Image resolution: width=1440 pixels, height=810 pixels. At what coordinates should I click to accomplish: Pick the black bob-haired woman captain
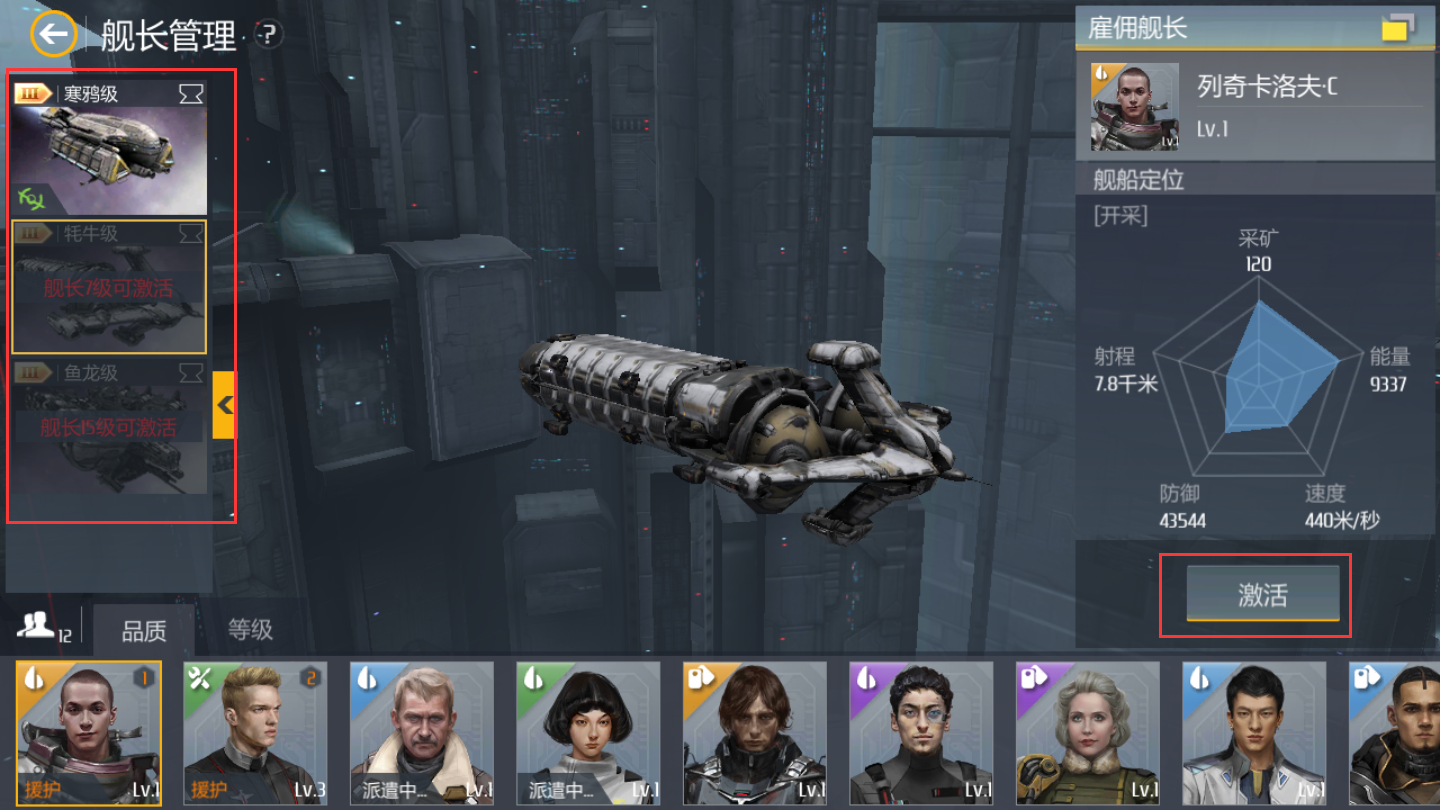click(588, 733)
